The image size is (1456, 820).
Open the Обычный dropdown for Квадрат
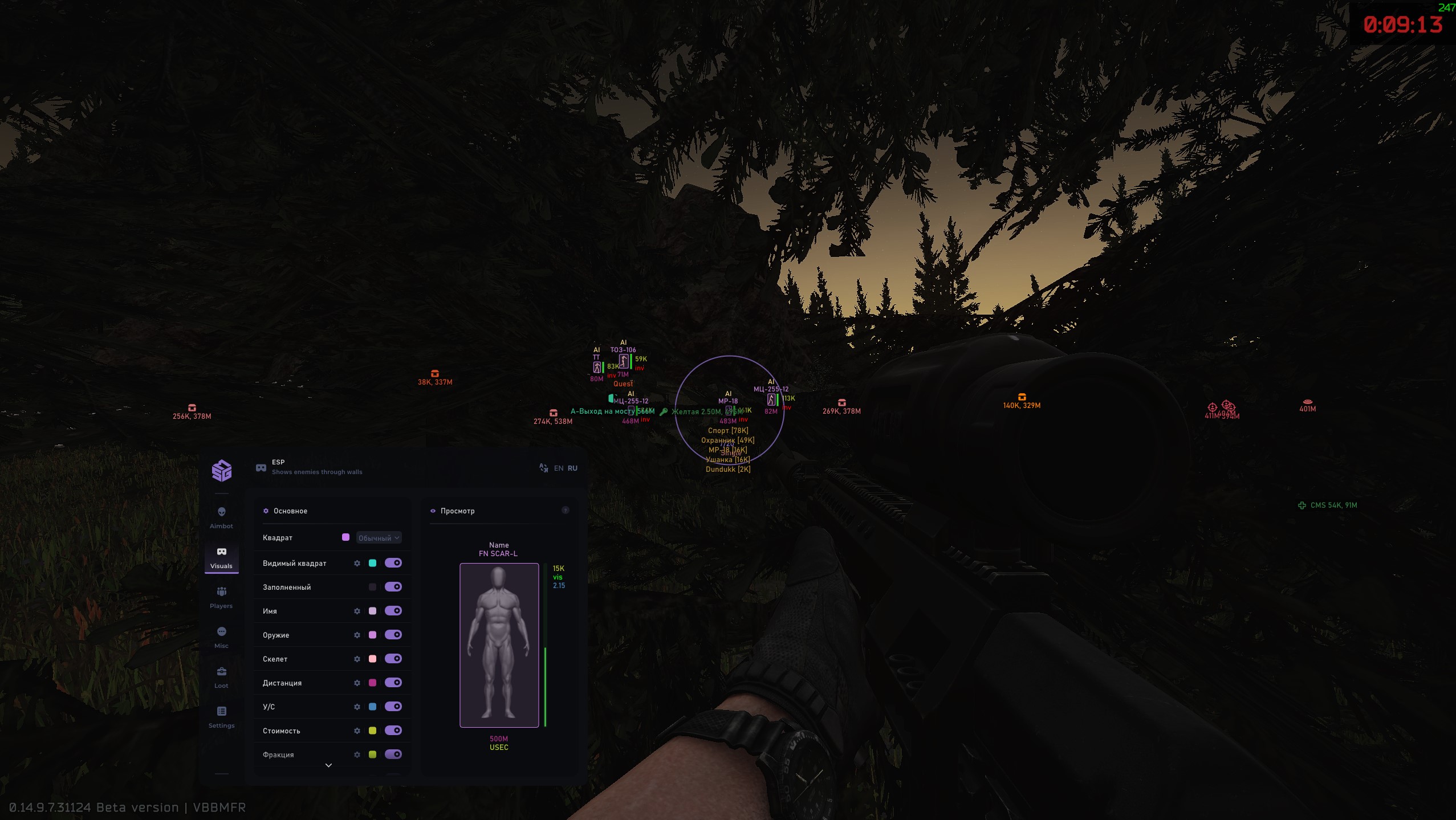pos(377,537)
